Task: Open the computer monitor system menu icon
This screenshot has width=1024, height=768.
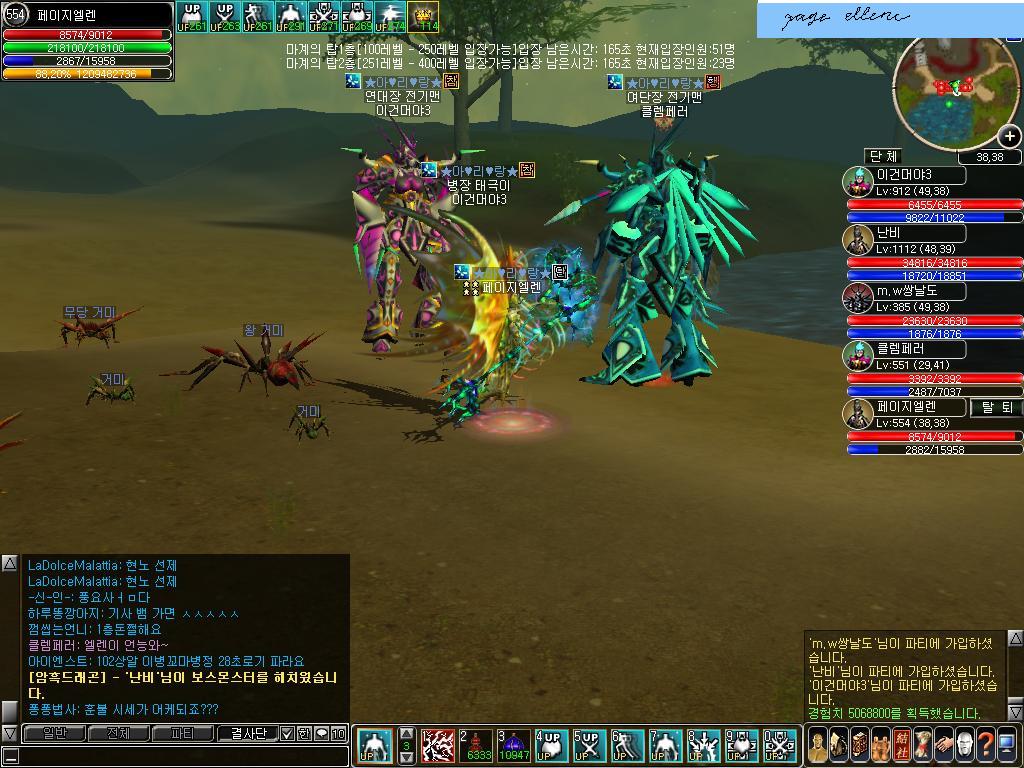Action: click(x=1006, y=745)
